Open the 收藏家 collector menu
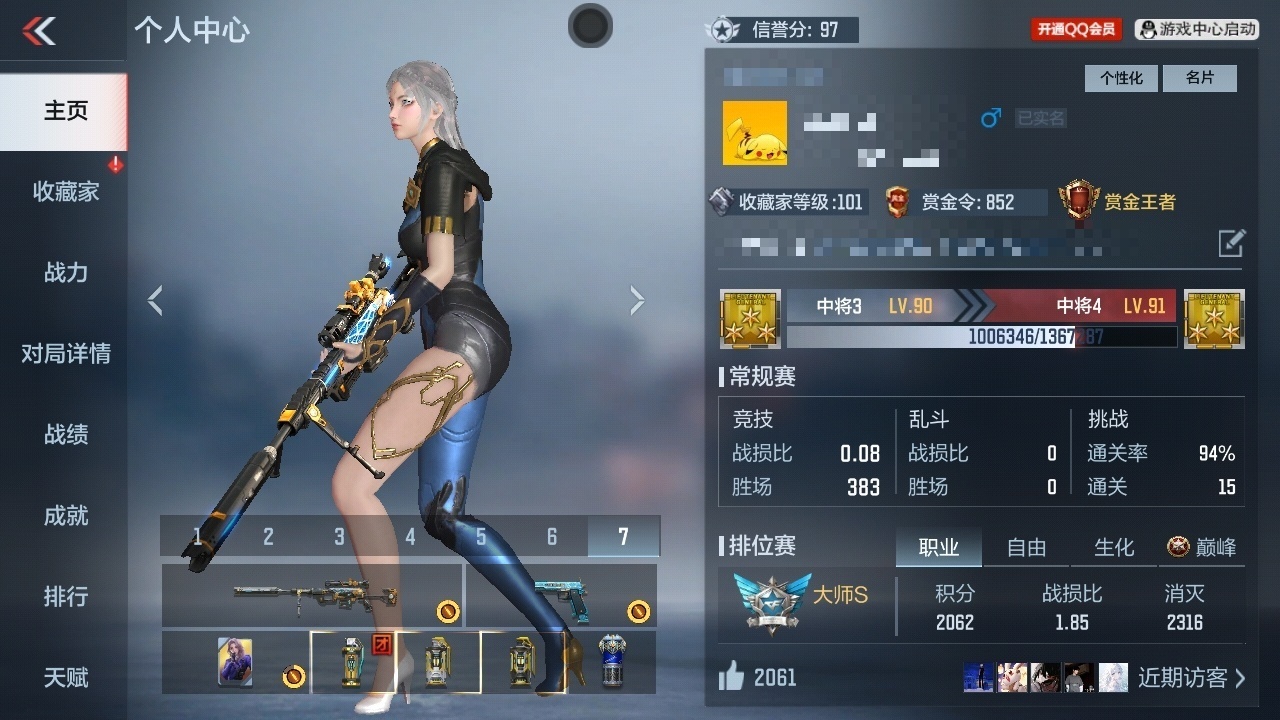The image size is (1280, 720). point(65,191)
